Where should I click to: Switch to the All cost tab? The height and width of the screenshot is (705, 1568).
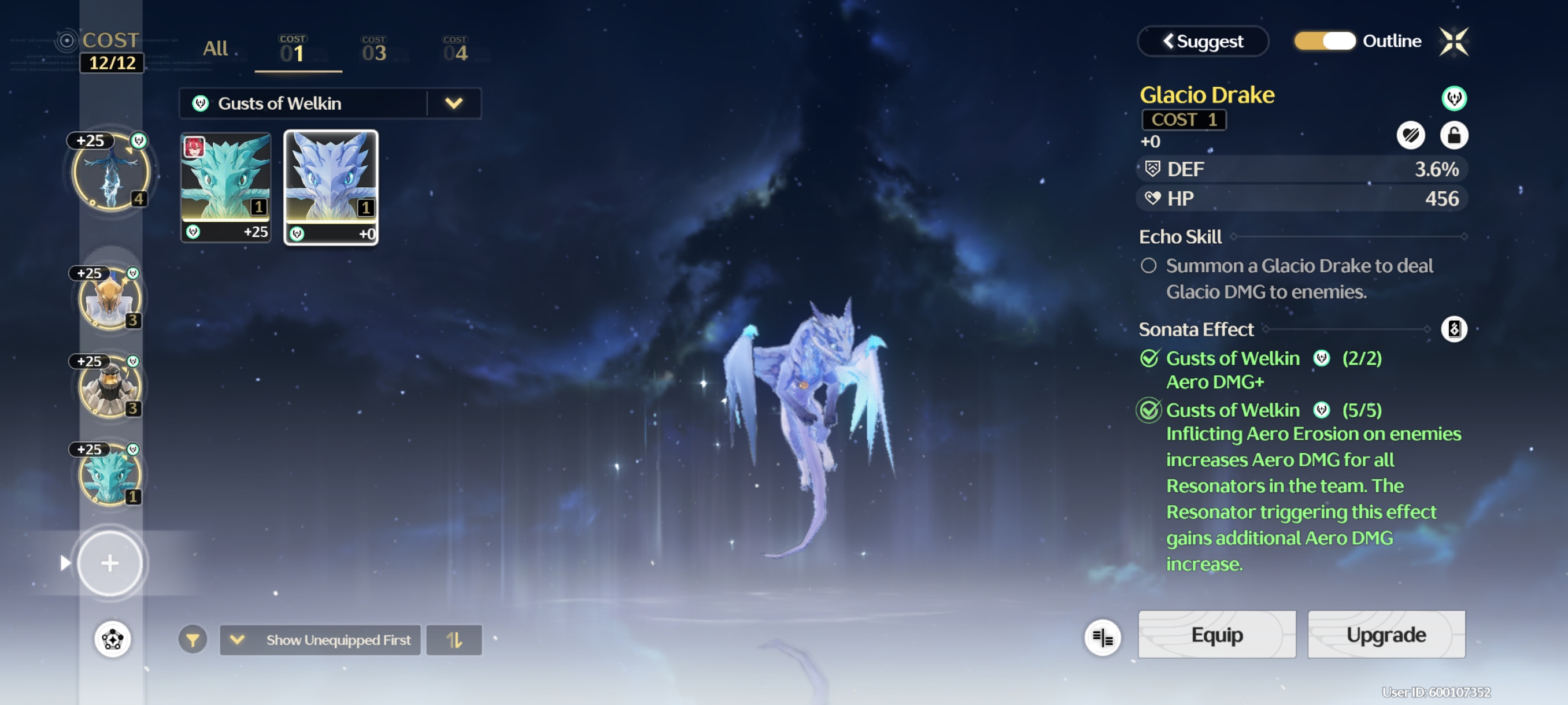pos(215,49)
